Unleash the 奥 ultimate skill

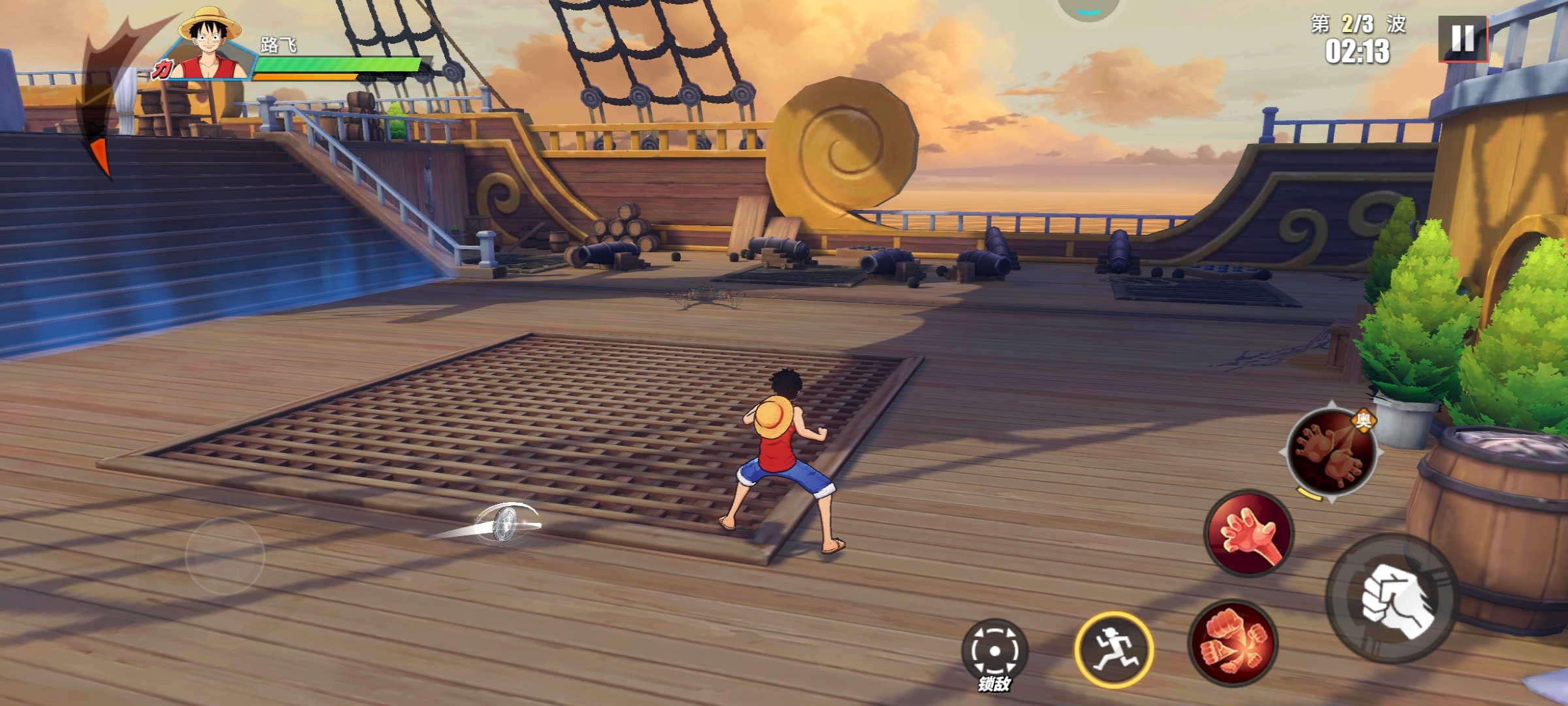(1331, 452)
